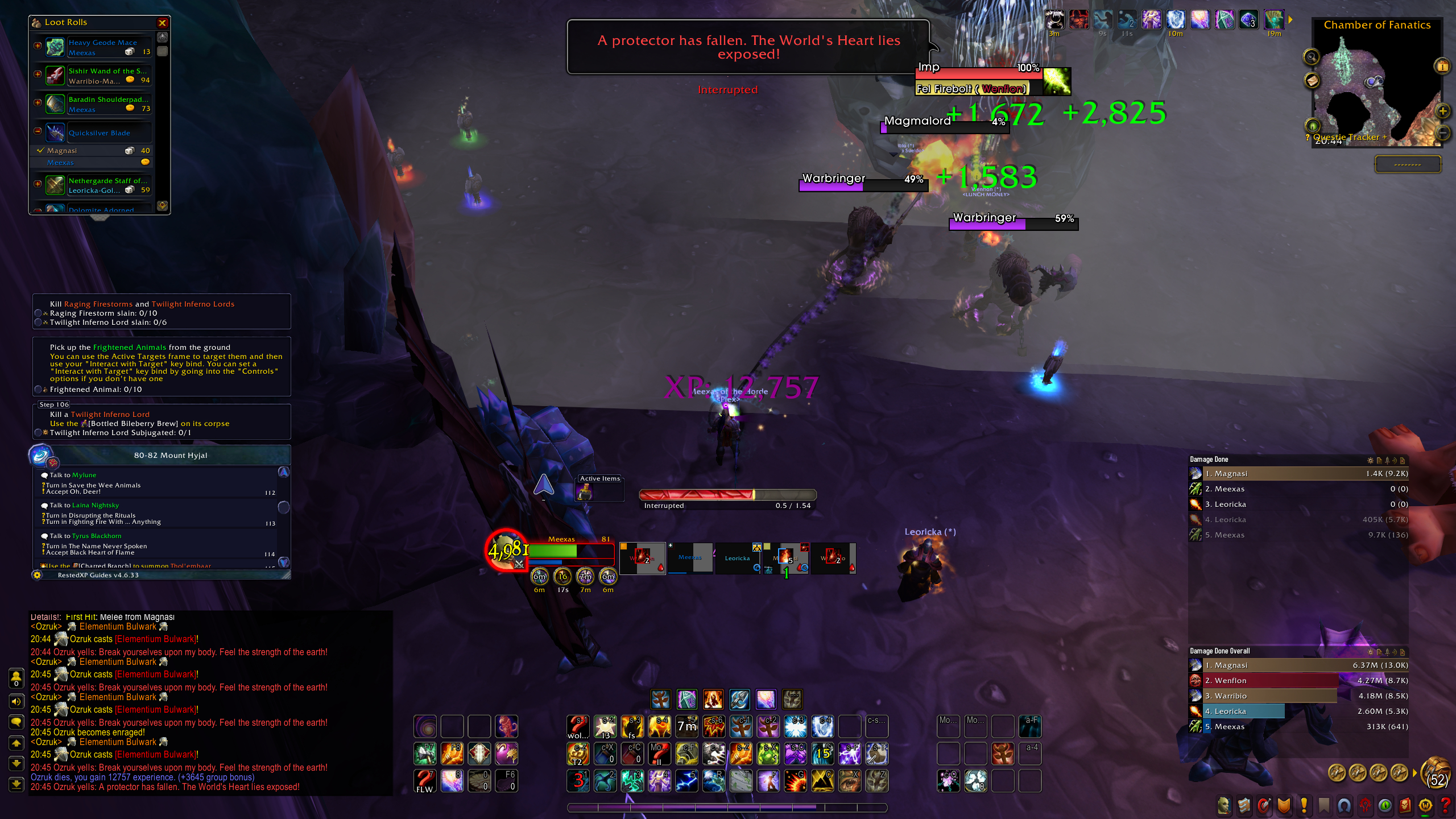
Task: Click the minimap tracking magnifier button
Action: tap(1311, 56)
